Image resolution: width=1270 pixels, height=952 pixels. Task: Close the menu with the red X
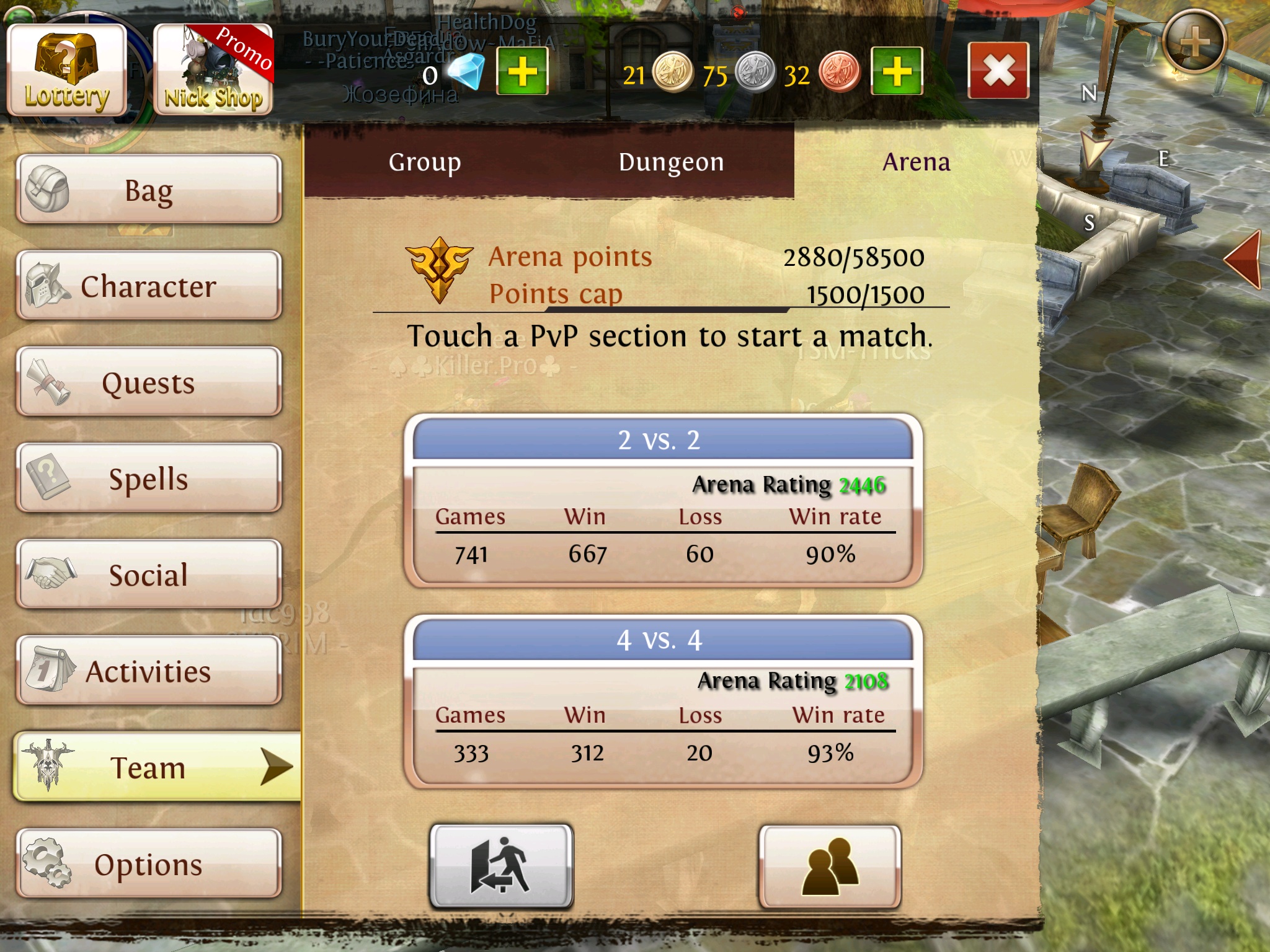[998, 71]
